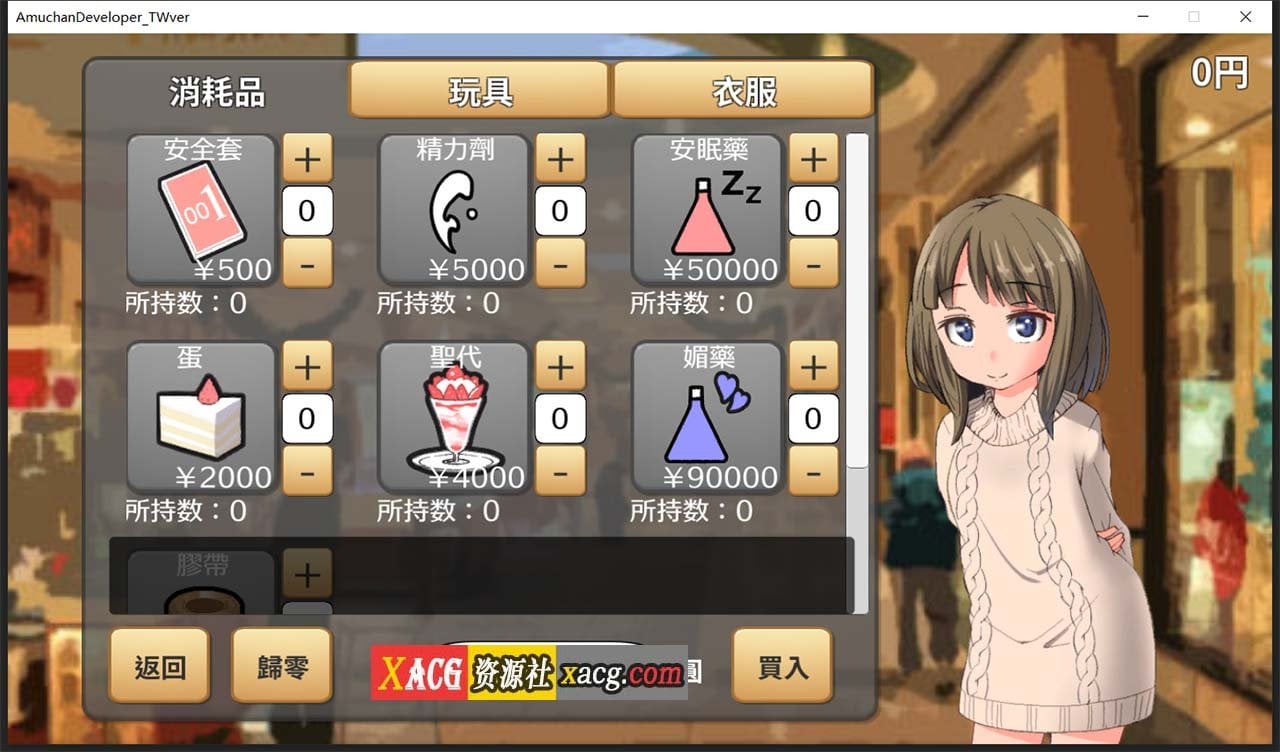Decrease sundae quantity with minus button
This screenshot has width=1280, height=752.
pos(560,472)
